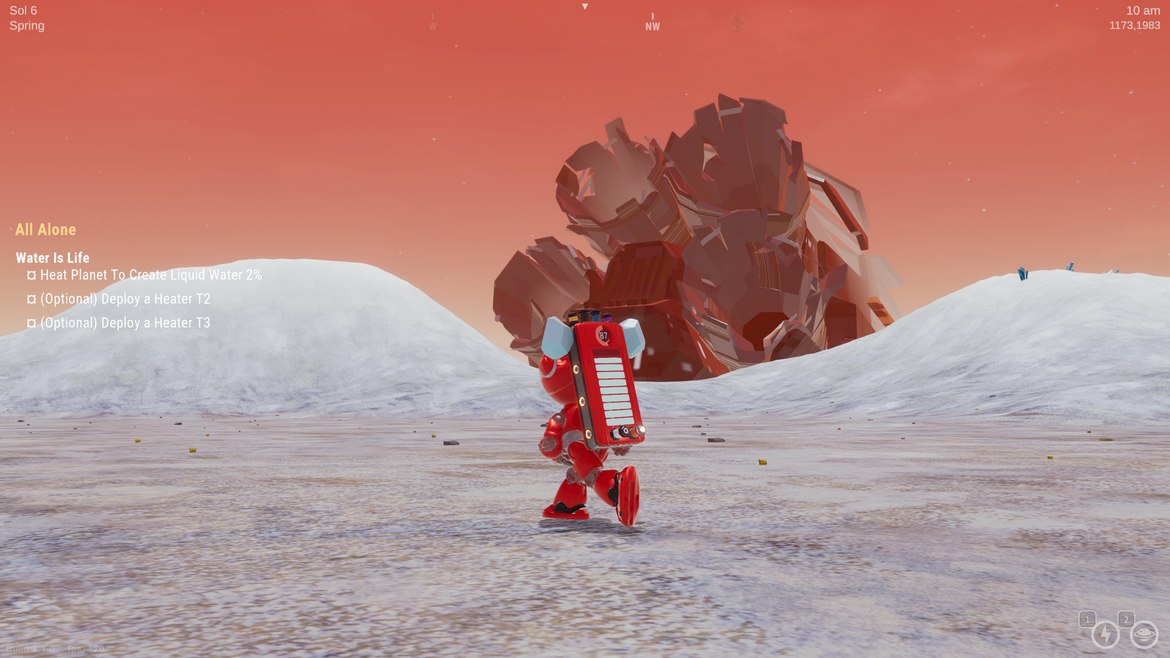Click the 'All Alone' chapter heading
Image resolution: width=1170 pixels, height=658 pixels.
click(45, 230)
